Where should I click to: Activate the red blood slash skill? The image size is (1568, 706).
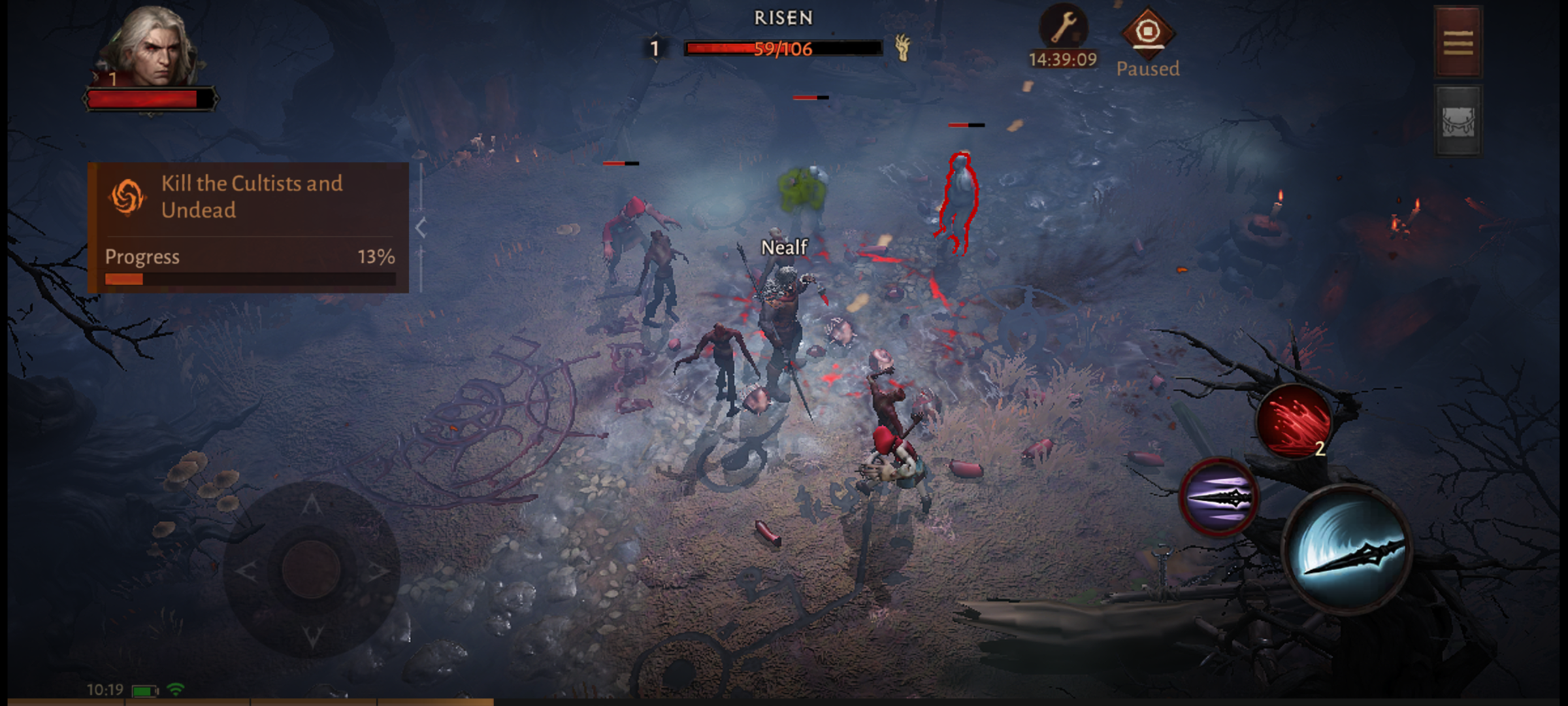pos(1294,422)
